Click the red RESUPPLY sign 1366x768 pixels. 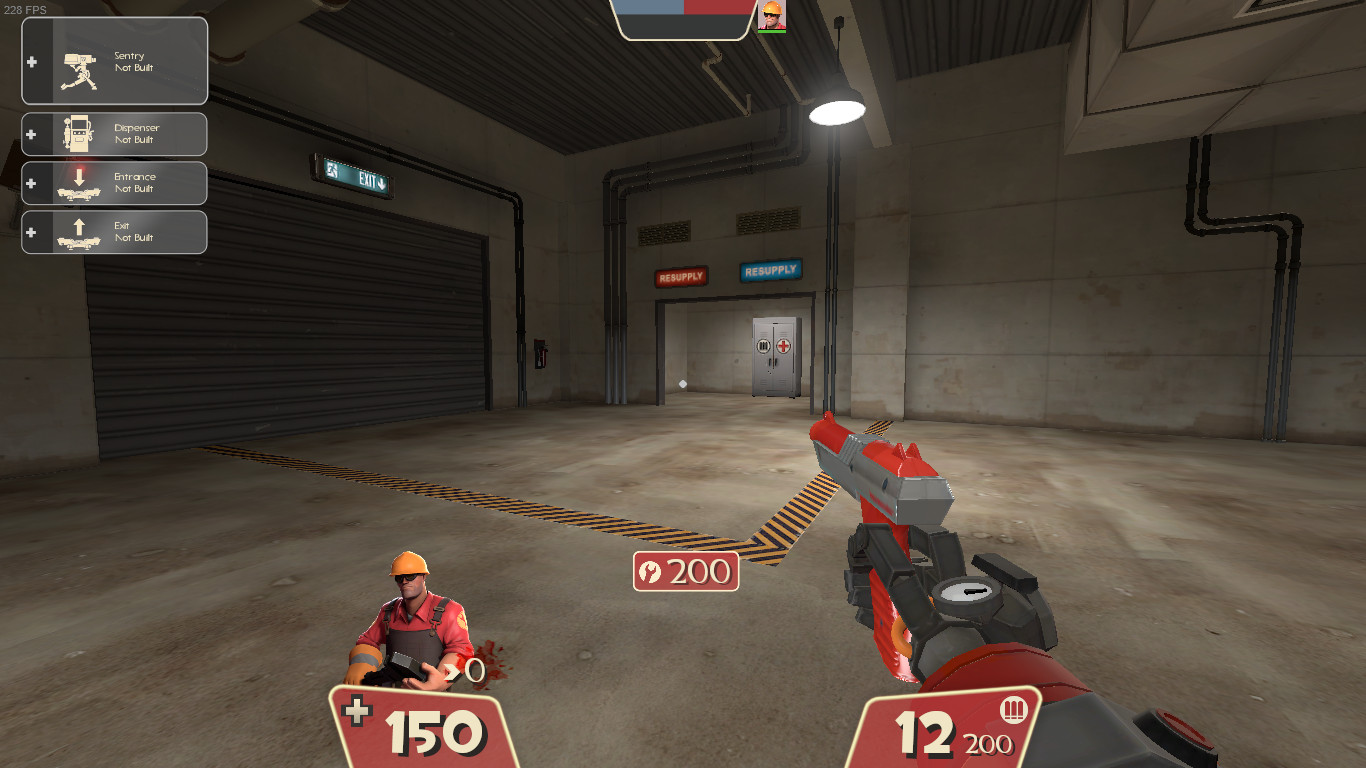[x=681, y=277]
